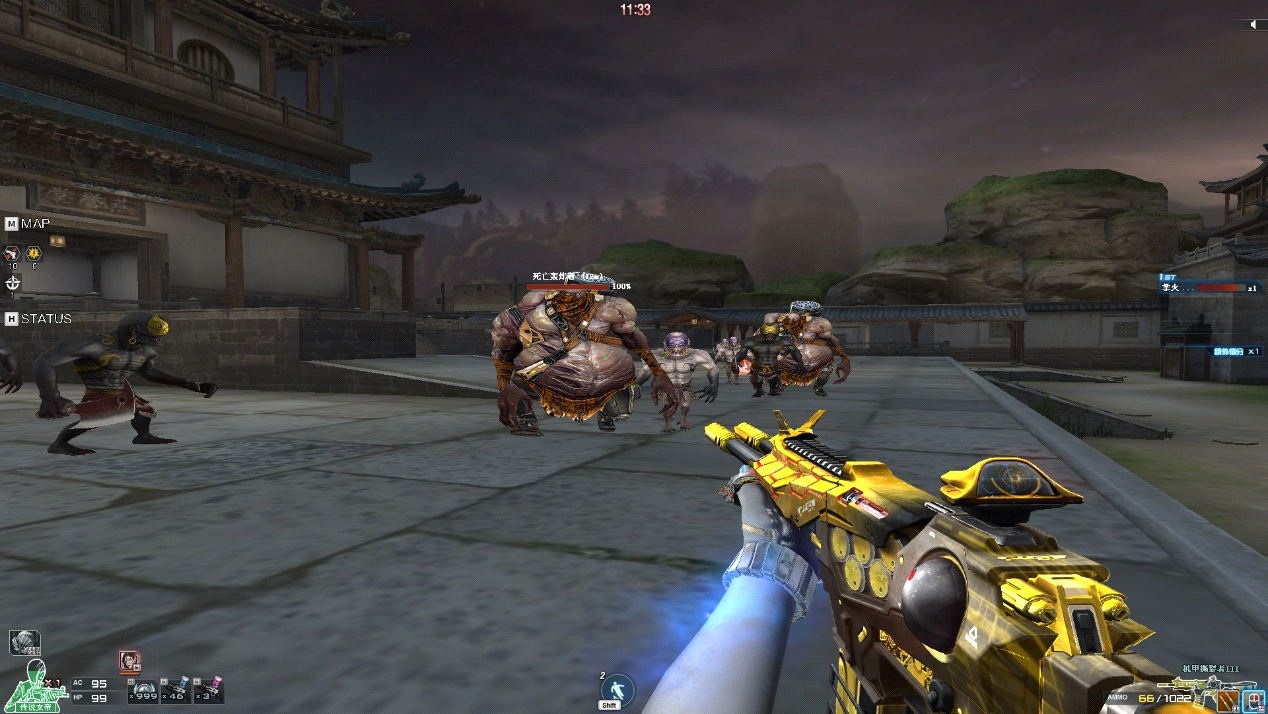Screen dimensions: 1268x714
Task: Click the parachute supply icon
Action: [24, 642]
